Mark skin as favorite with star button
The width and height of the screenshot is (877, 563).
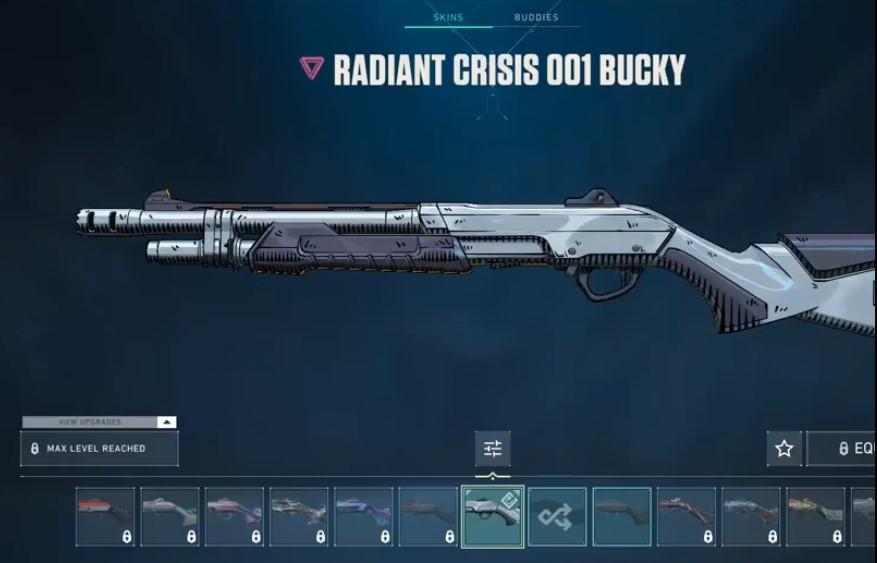[x=784, y=449]
